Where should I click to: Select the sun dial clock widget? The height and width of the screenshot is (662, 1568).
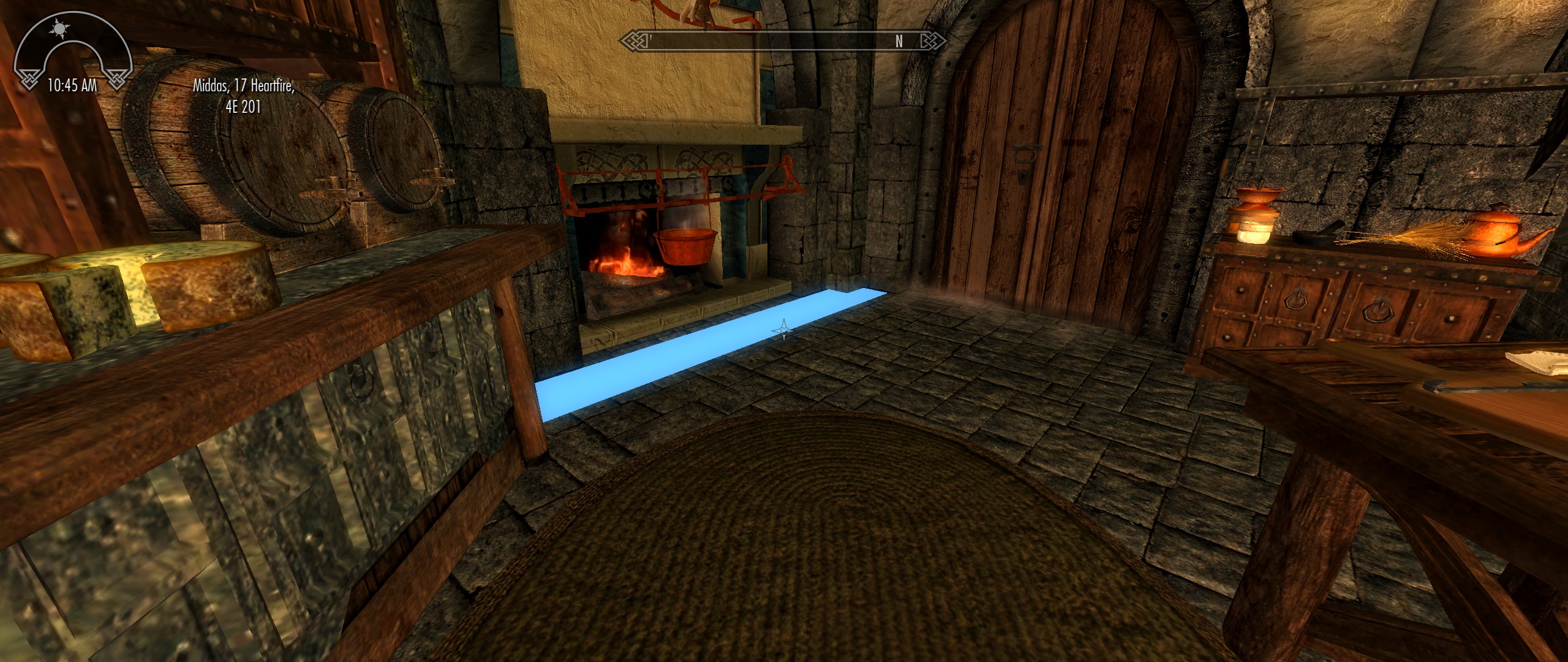pos(72,50)
